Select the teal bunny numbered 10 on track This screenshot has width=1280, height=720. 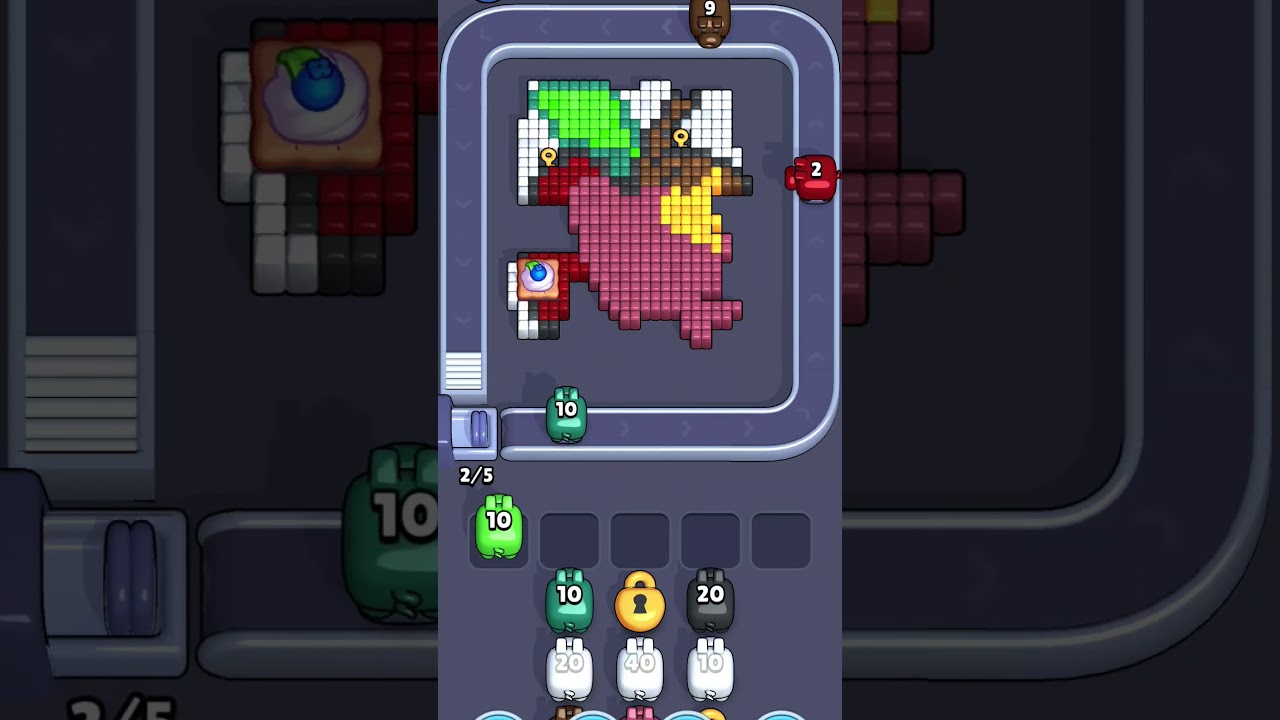[x=566, y=413]
